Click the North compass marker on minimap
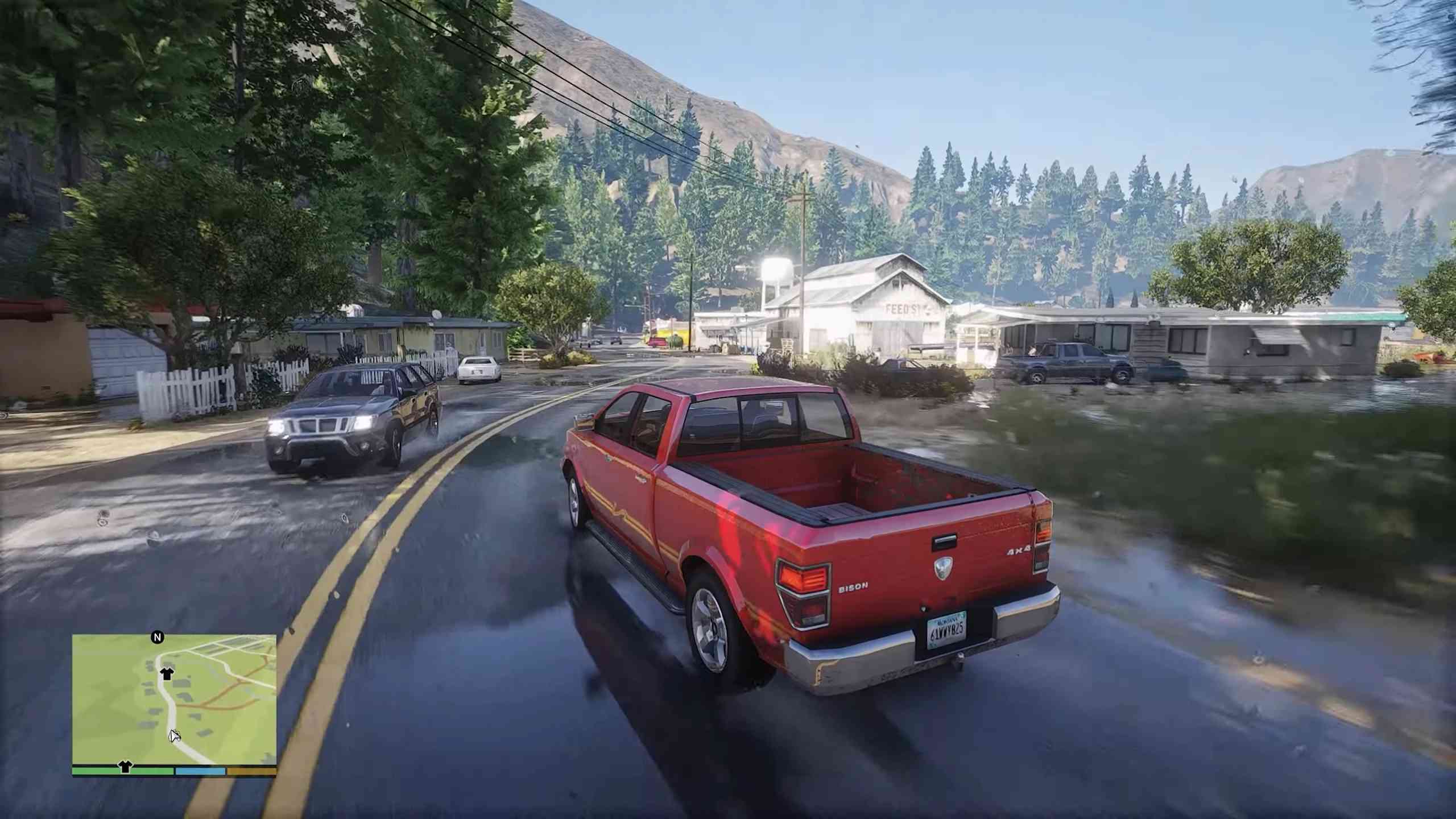 (x=158, y=638)
